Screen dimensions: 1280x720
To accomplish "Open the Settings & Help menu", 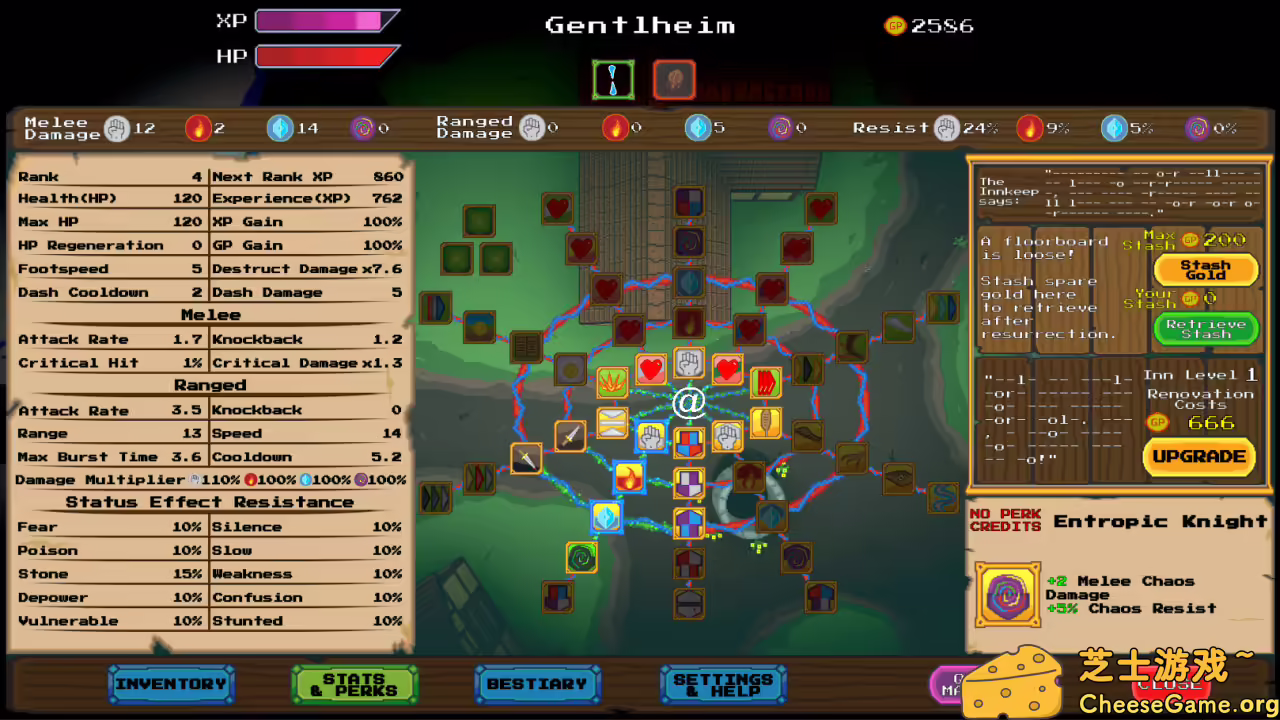I will tap(723, 684).
